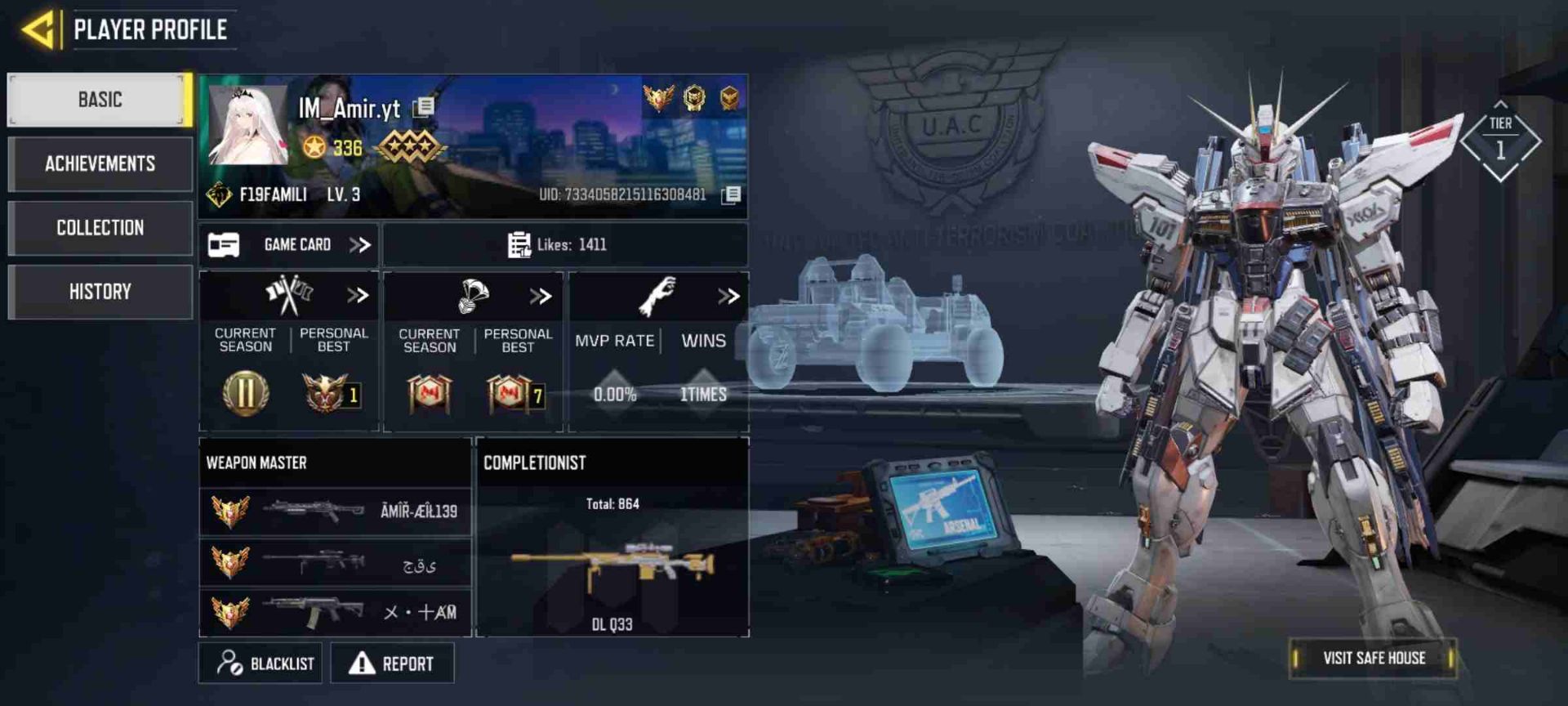Image resolution: width=1568 pixels, height=706 pixels.
Task: Copy the player name IM_Amir.yt
Action: tap(424, 107)
